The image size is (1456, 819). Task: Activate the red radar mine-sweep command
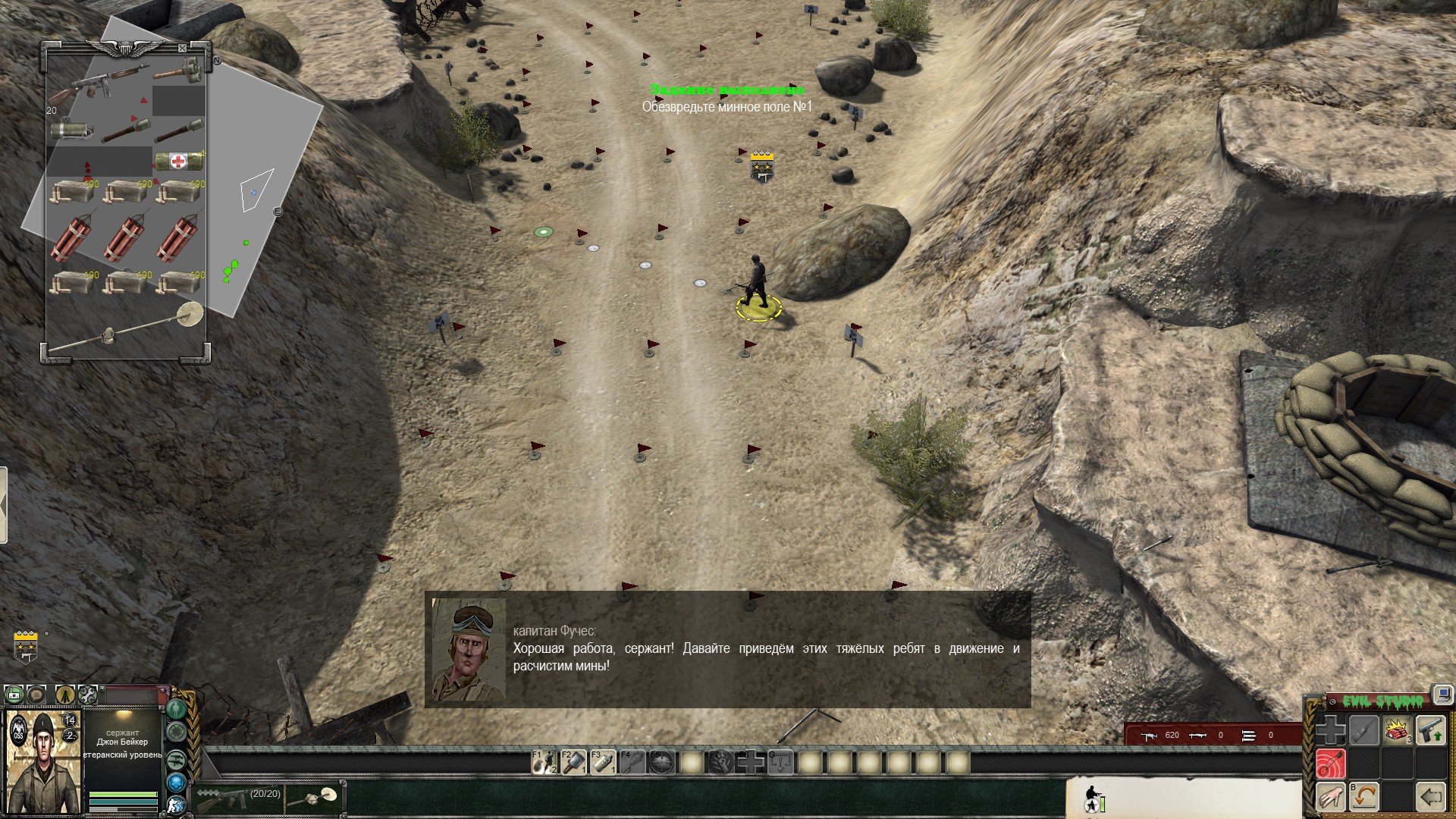1330,764
